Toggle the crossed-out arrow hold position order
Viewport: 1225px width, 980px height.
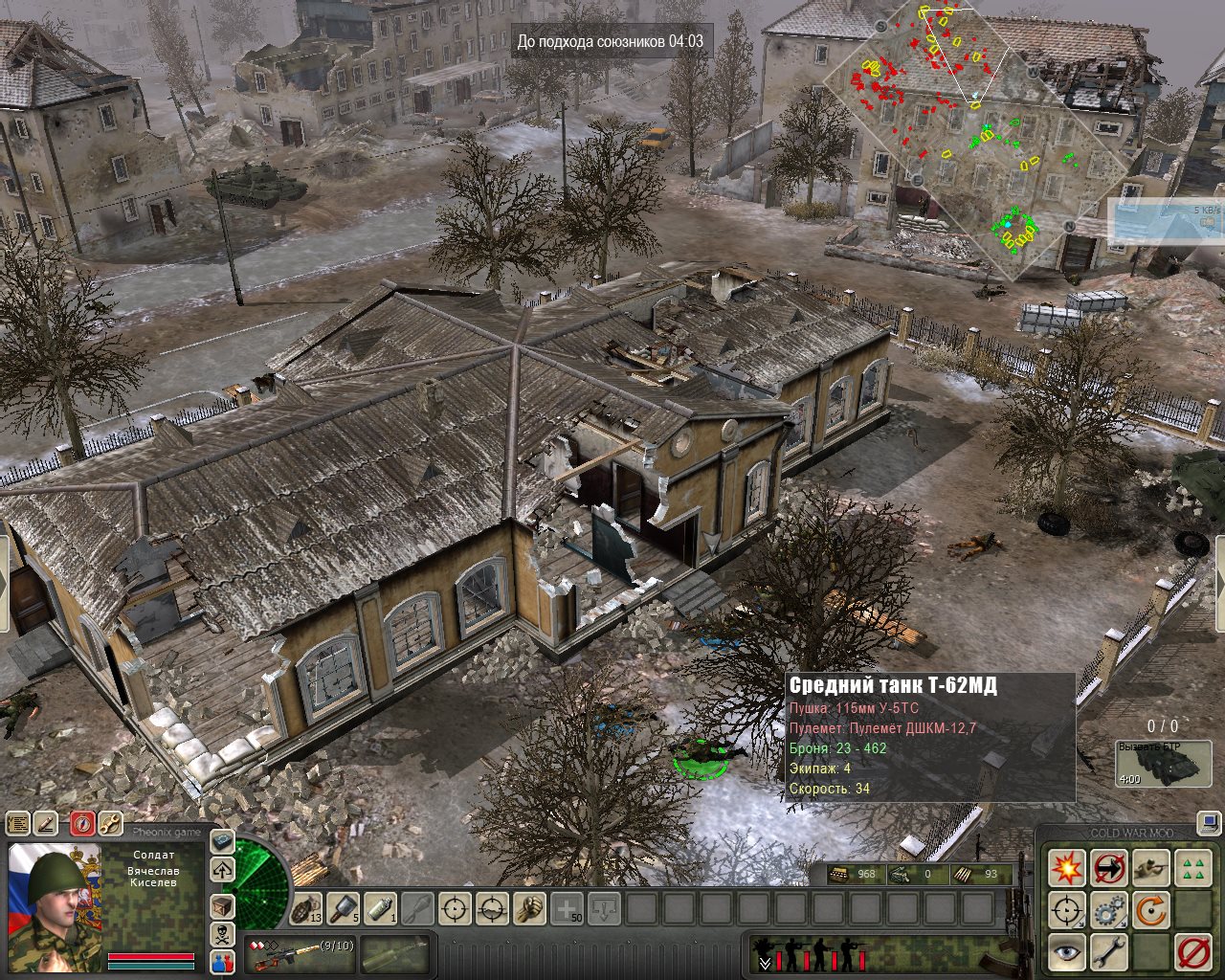point(1108,868)
